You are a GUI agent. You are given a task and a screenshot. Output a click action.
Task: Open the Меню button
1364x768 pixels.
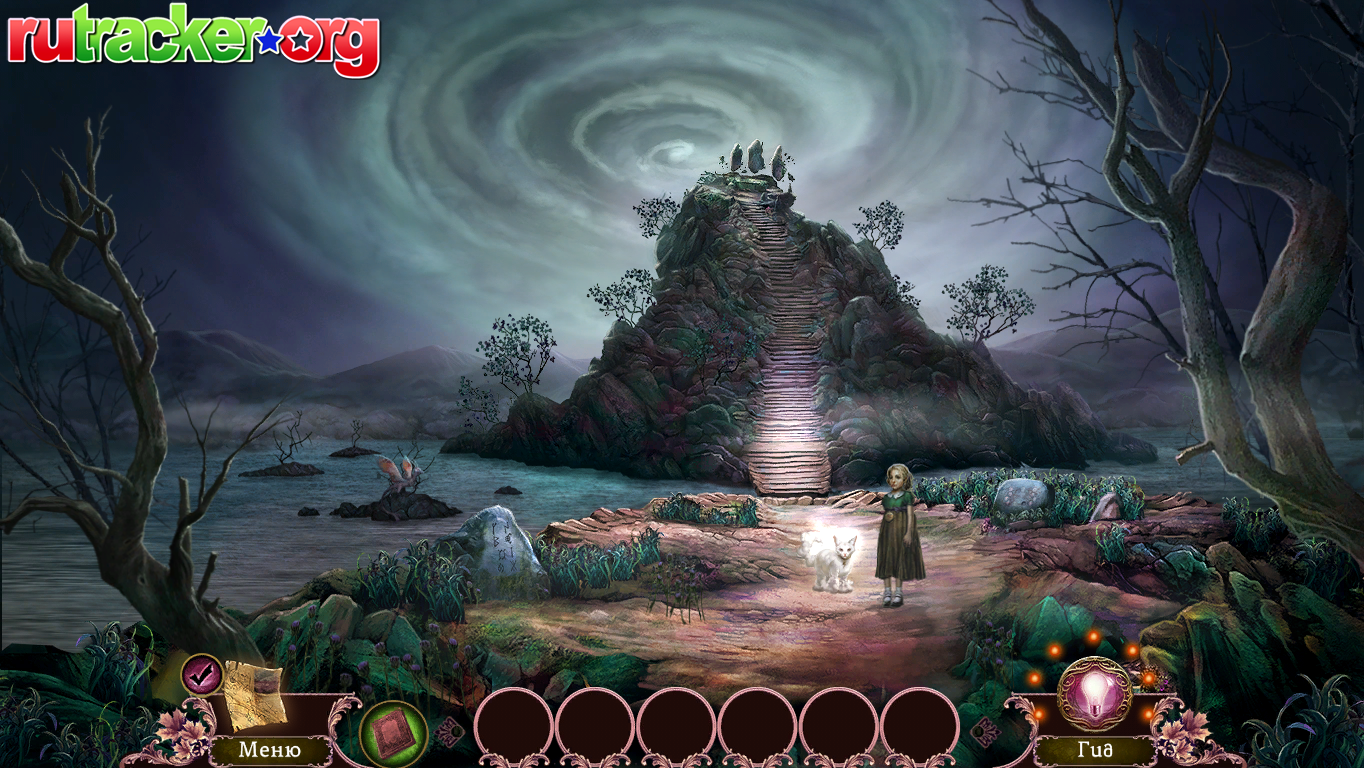coord(270,749)
